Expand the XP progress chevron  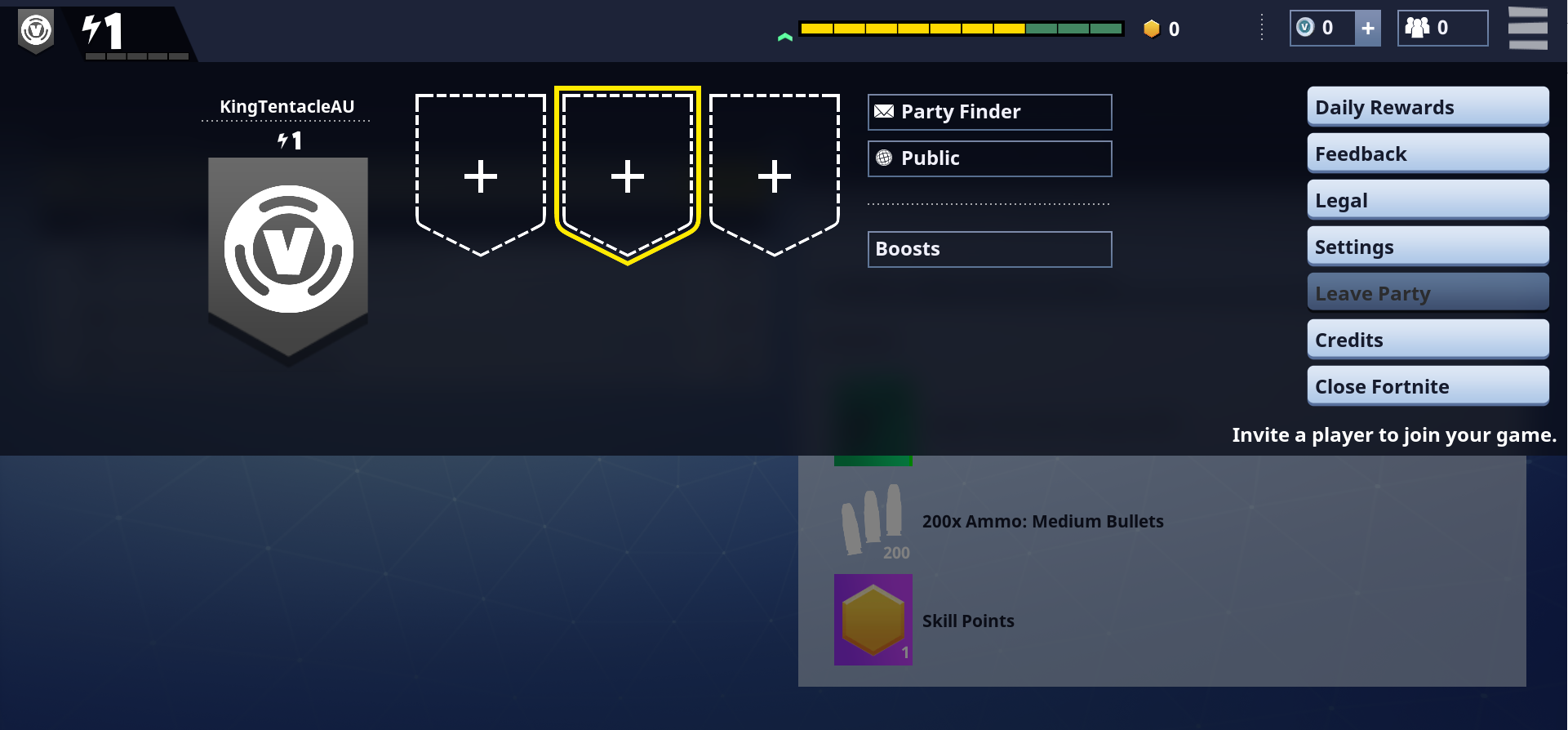tap(785, 36)
